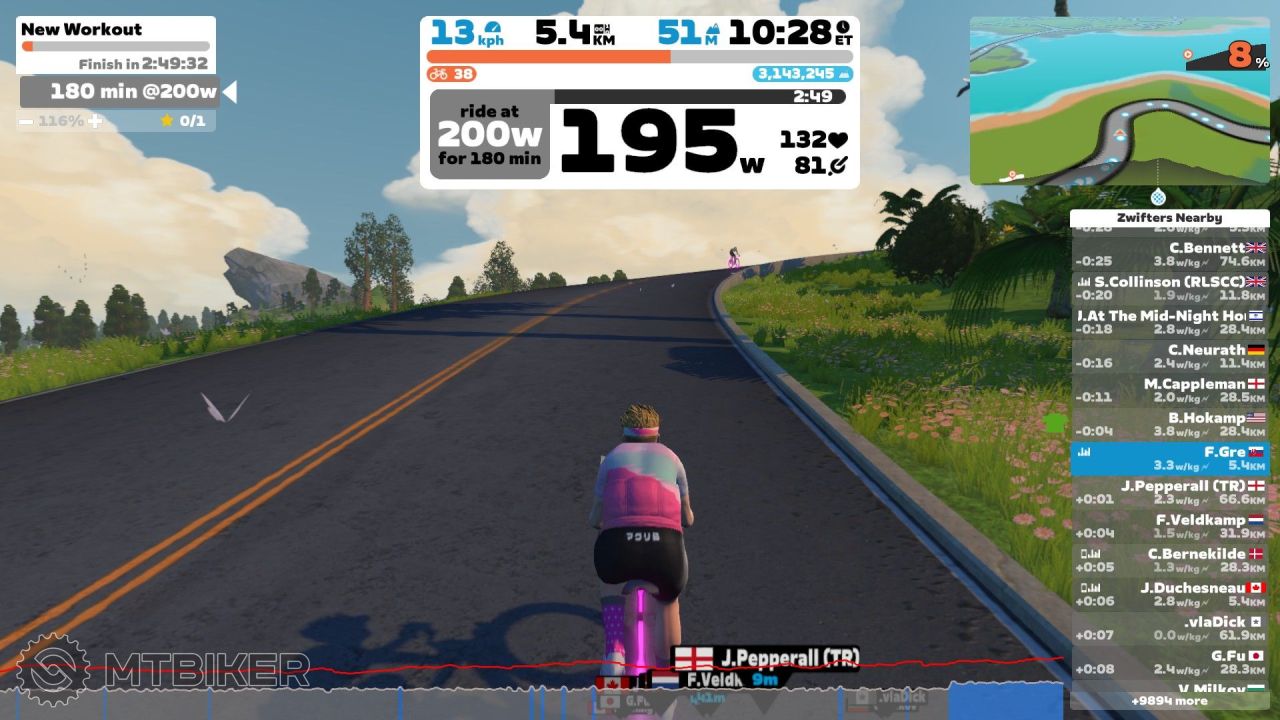Pick M.Cappleman from Zwifters Nearby
The image size is (1280, 720).
pos(1169,391)
